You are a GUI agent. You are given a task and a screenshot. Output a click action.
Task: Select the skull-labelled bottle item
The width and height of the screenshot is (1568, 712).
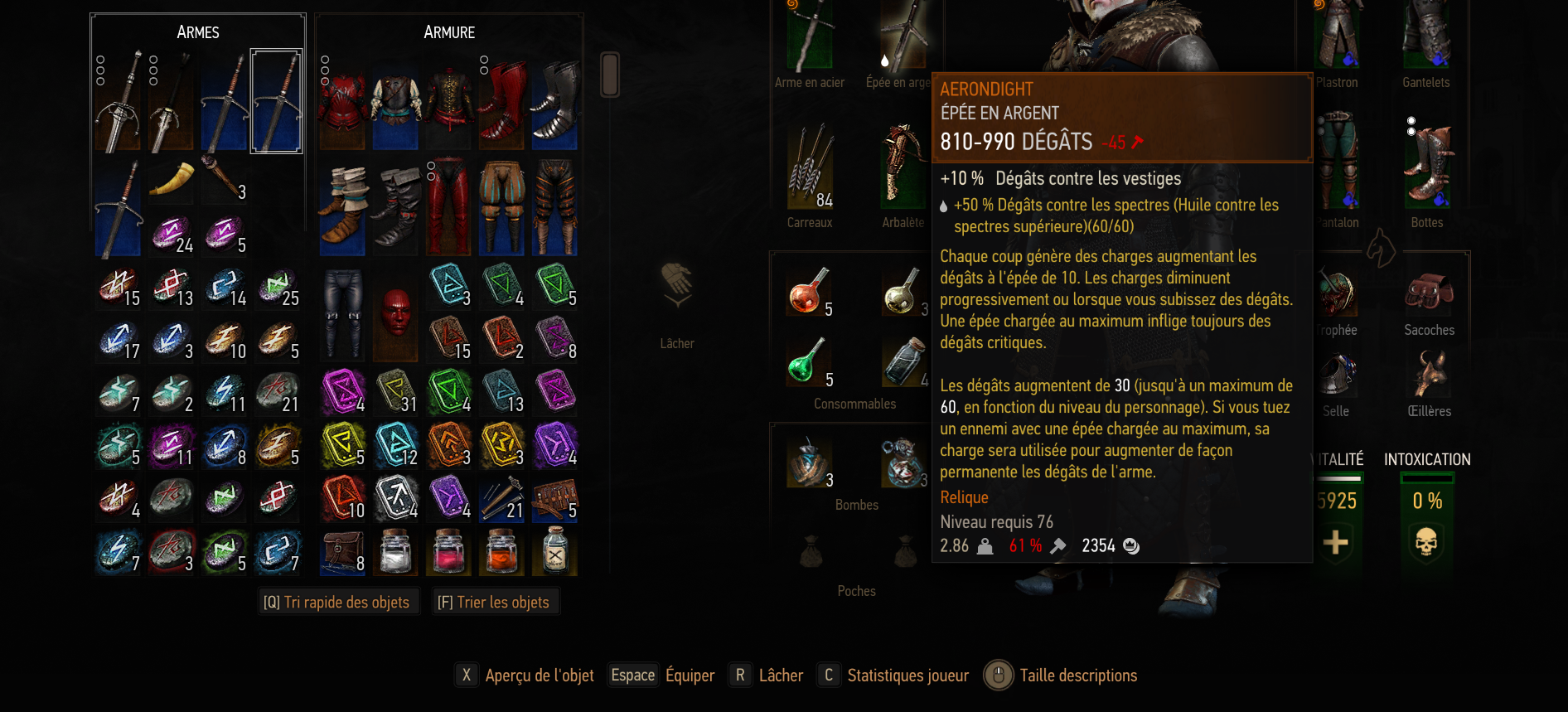point(555,551)
